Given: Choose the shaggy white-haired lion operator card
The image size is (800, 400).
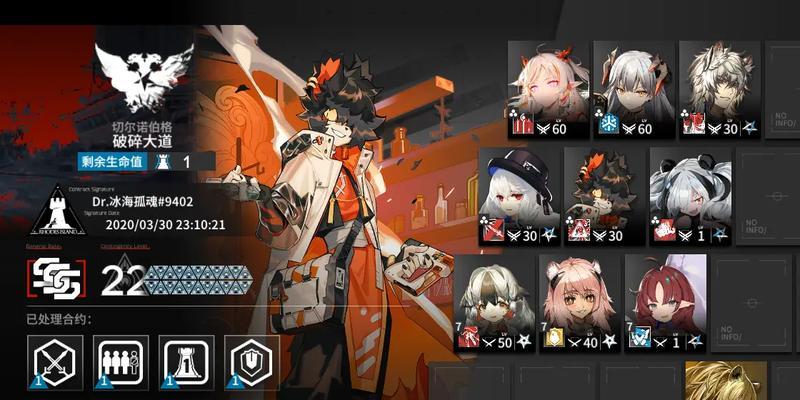Looking at the screenshot, I should (x=718, y=90).
